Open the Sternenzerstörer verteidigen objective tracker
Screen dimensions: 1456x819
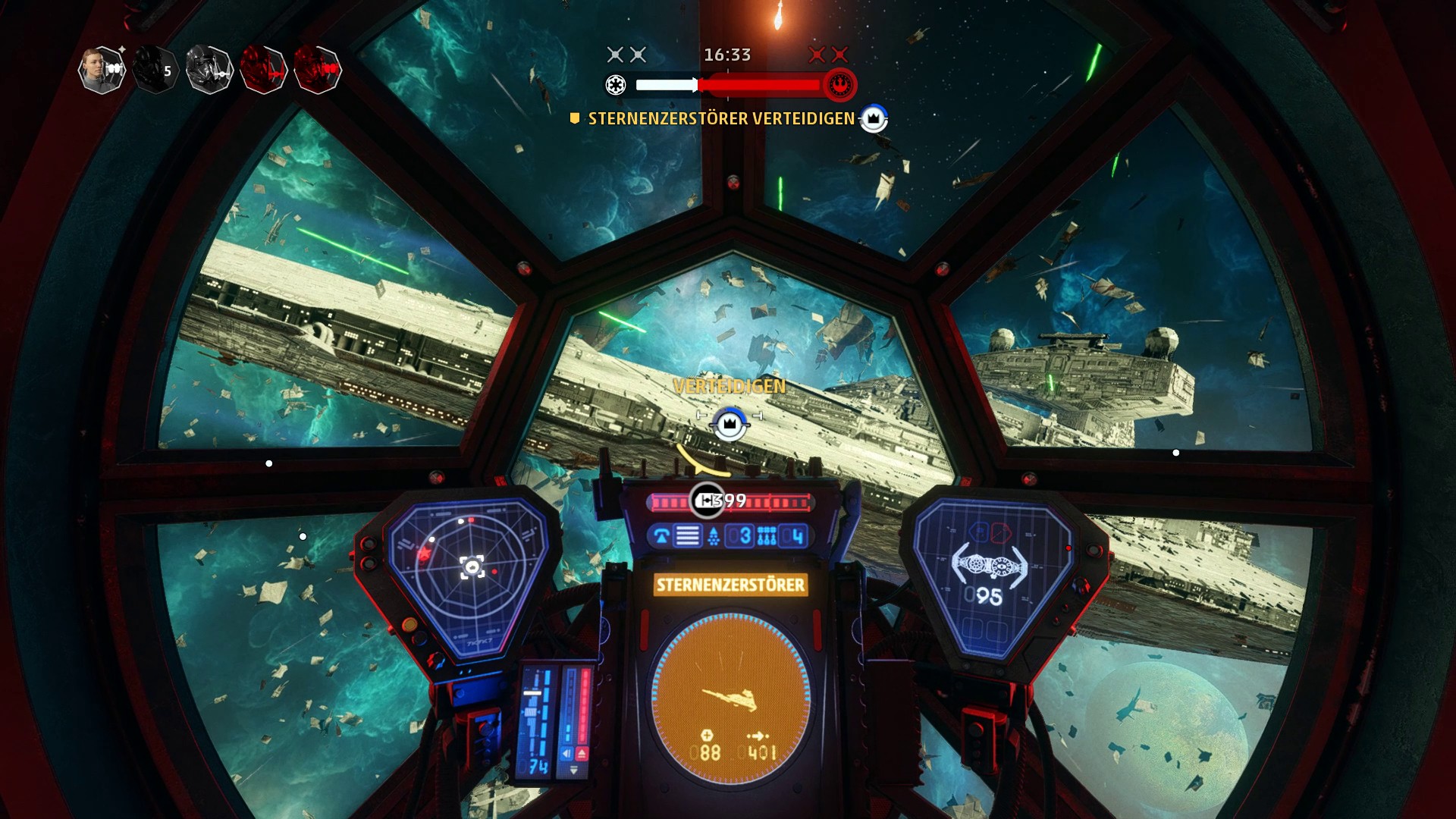720,118
